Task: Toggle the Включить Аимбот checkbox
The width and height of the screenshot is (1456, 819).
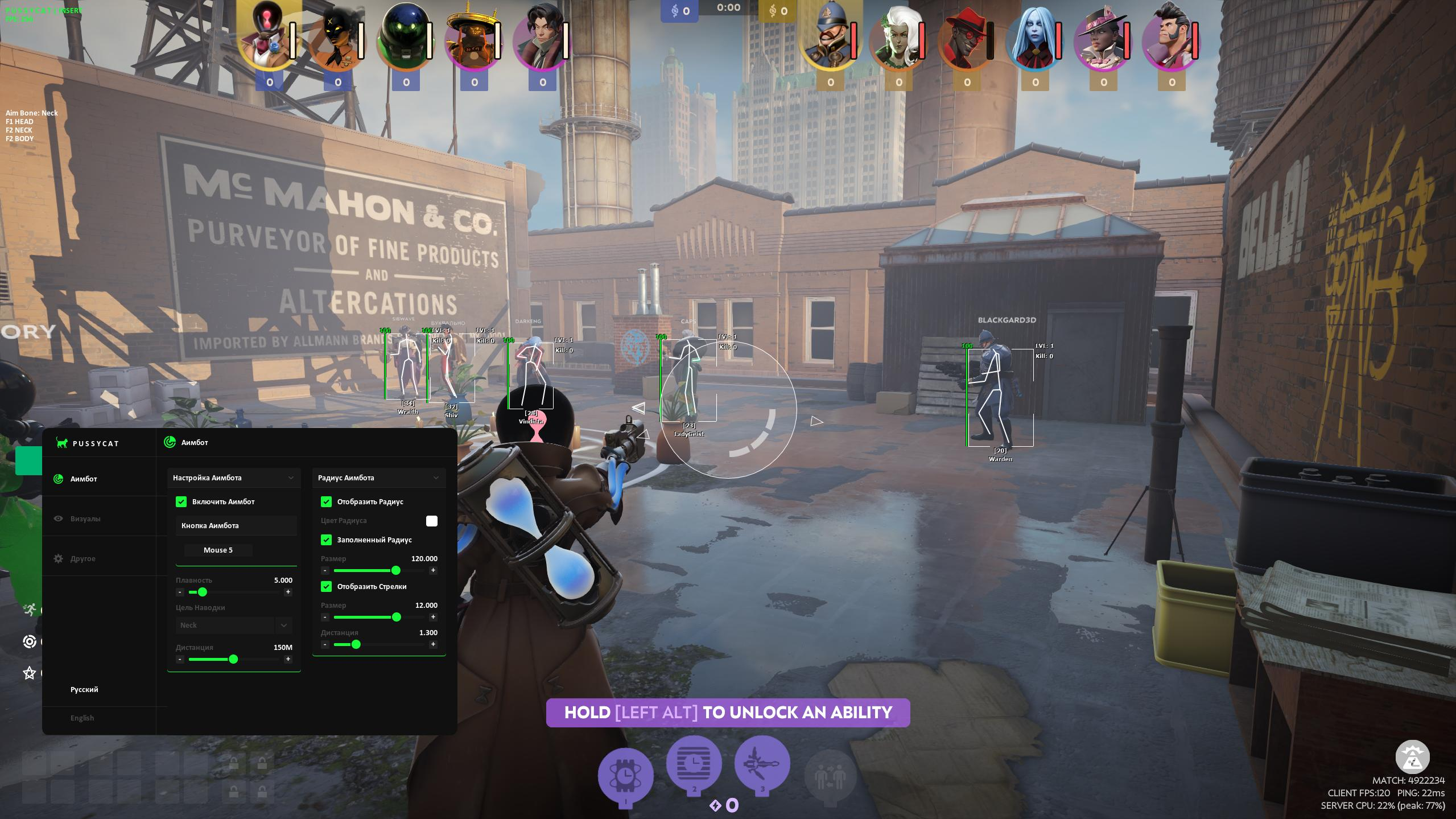Action: 181,501
